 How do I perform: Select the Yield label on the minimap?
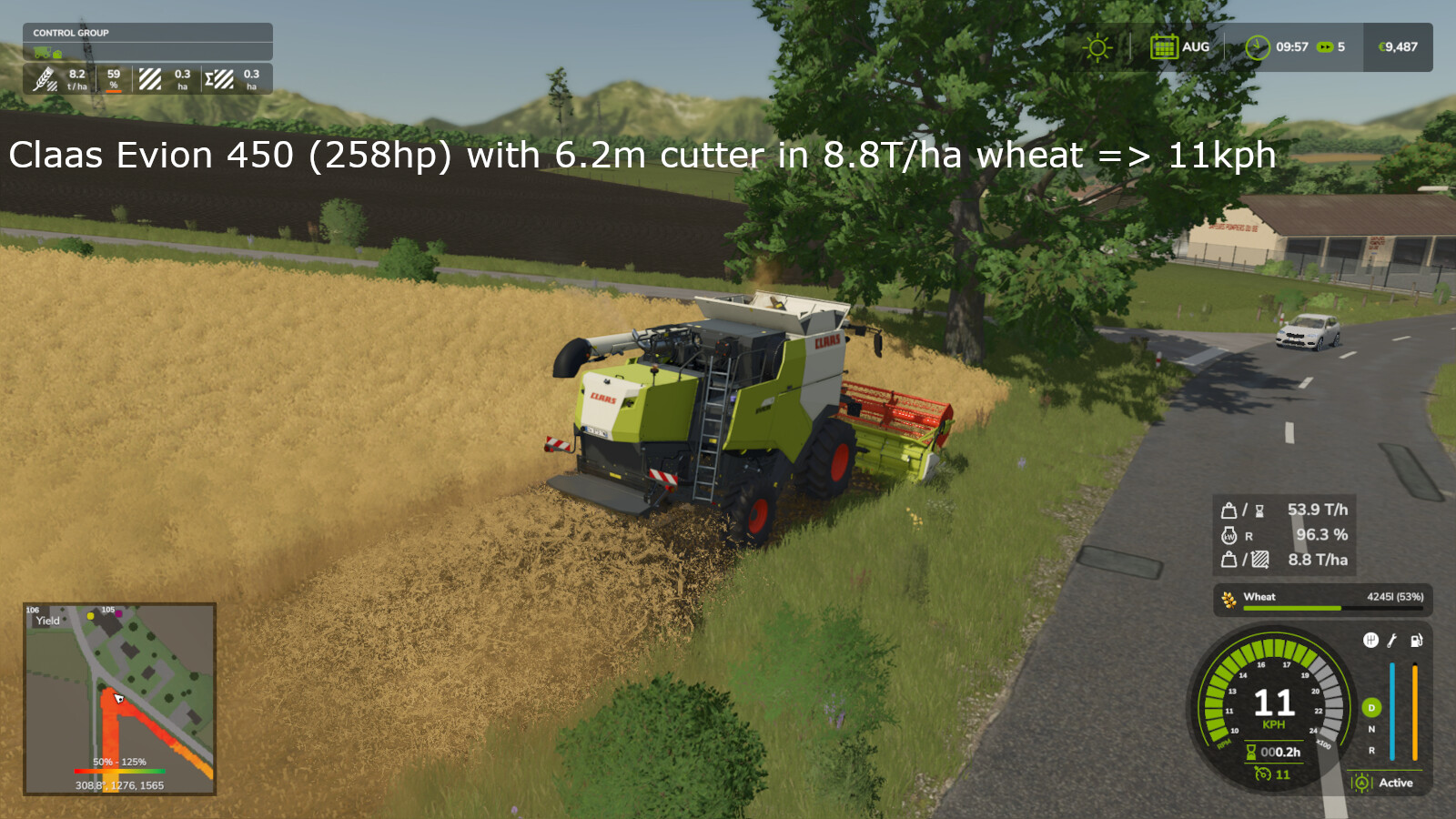[x=47, y=621]
